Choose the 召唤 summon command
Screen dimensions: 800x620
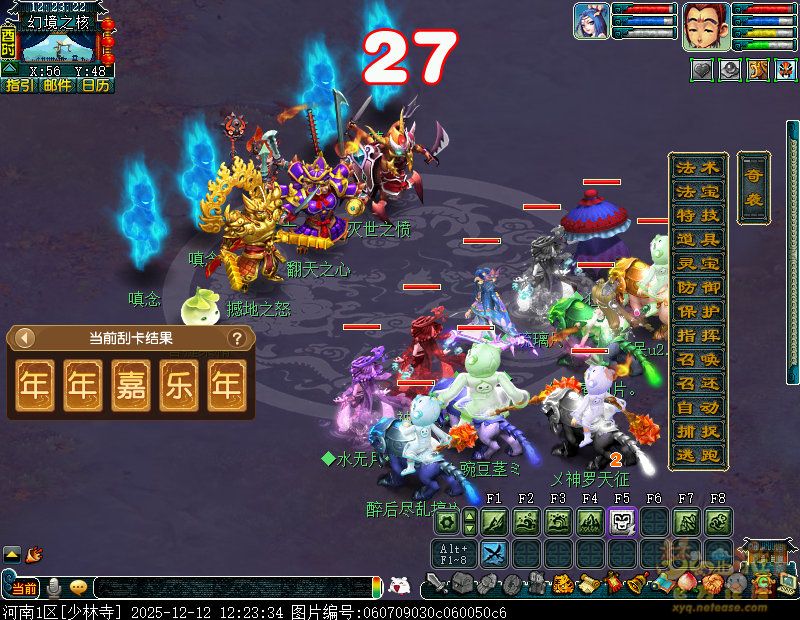tap(697, 359)
